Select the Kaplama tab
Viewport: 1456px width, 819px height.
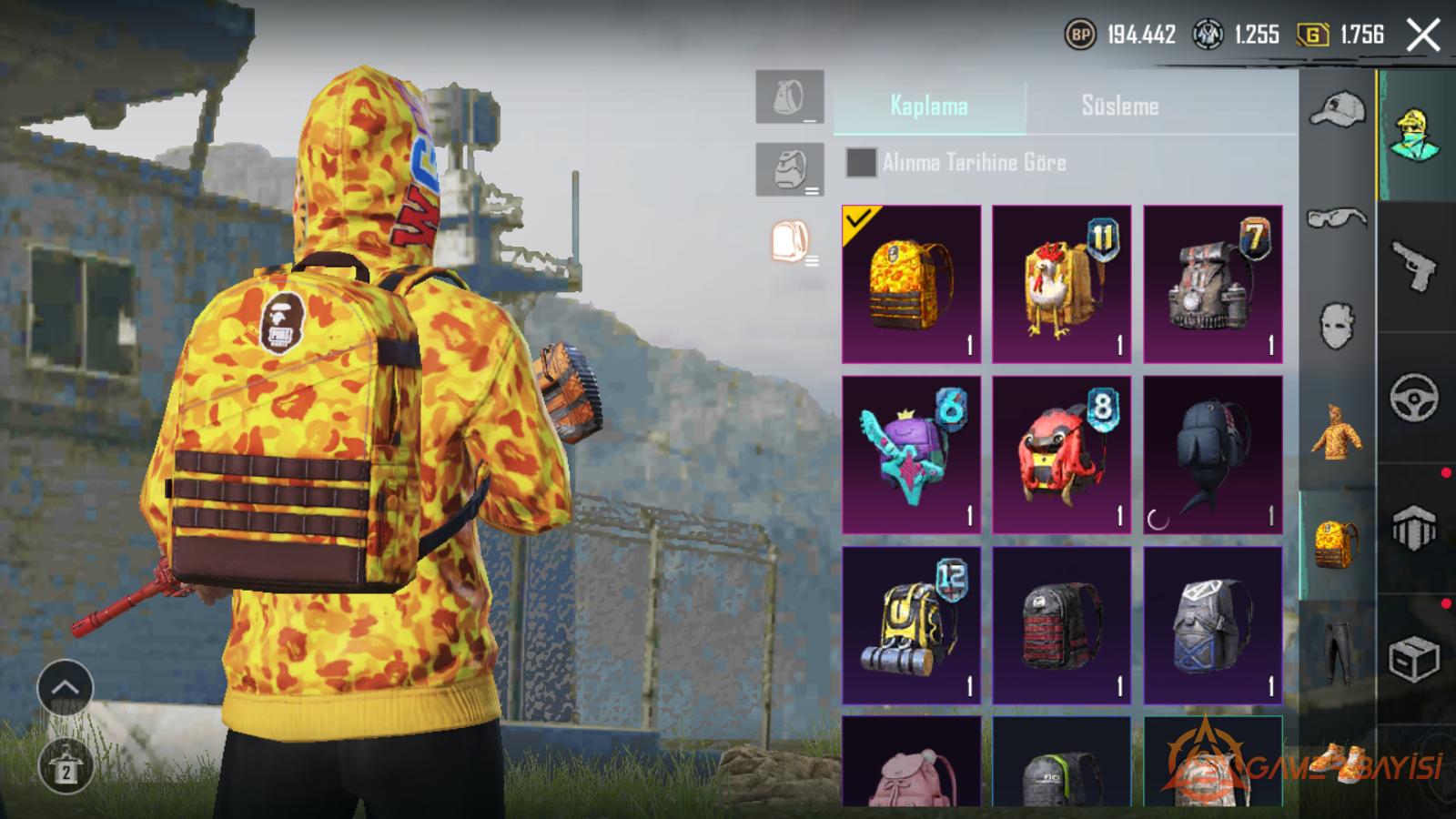click(x=928, y=106)
